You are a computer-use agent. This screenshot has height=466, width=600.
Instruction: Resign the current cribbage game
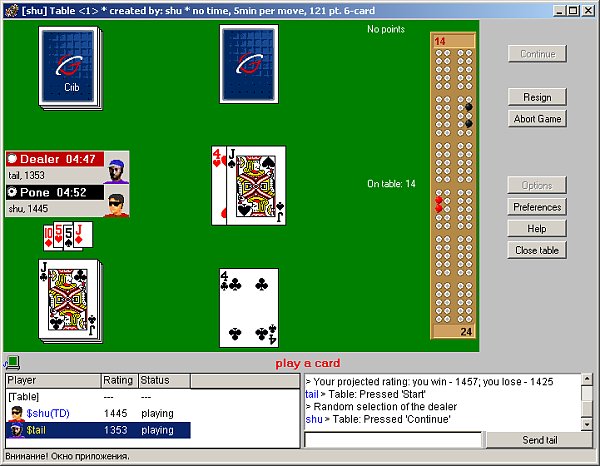point(537,97)
